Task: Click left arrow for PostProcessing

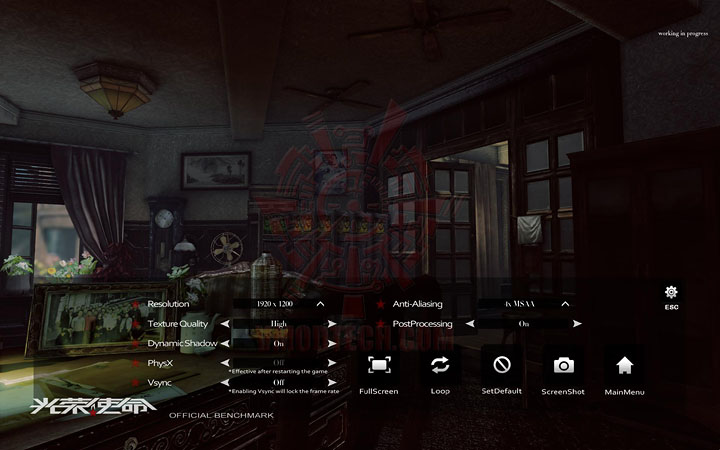Action: [470, 324]
